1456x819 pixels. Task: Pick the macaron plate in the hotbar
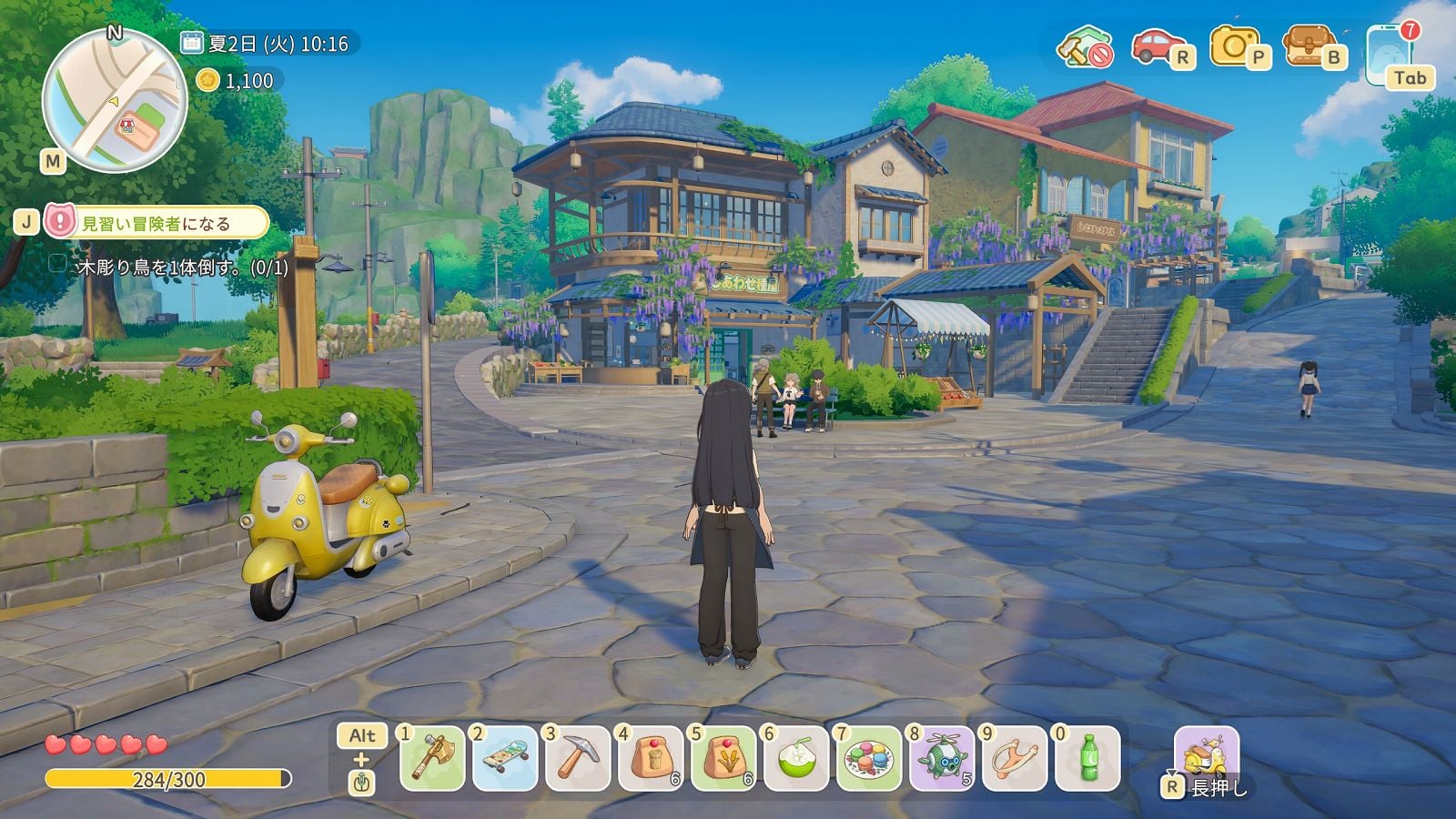pyautogui.click(x=869, y=758)
